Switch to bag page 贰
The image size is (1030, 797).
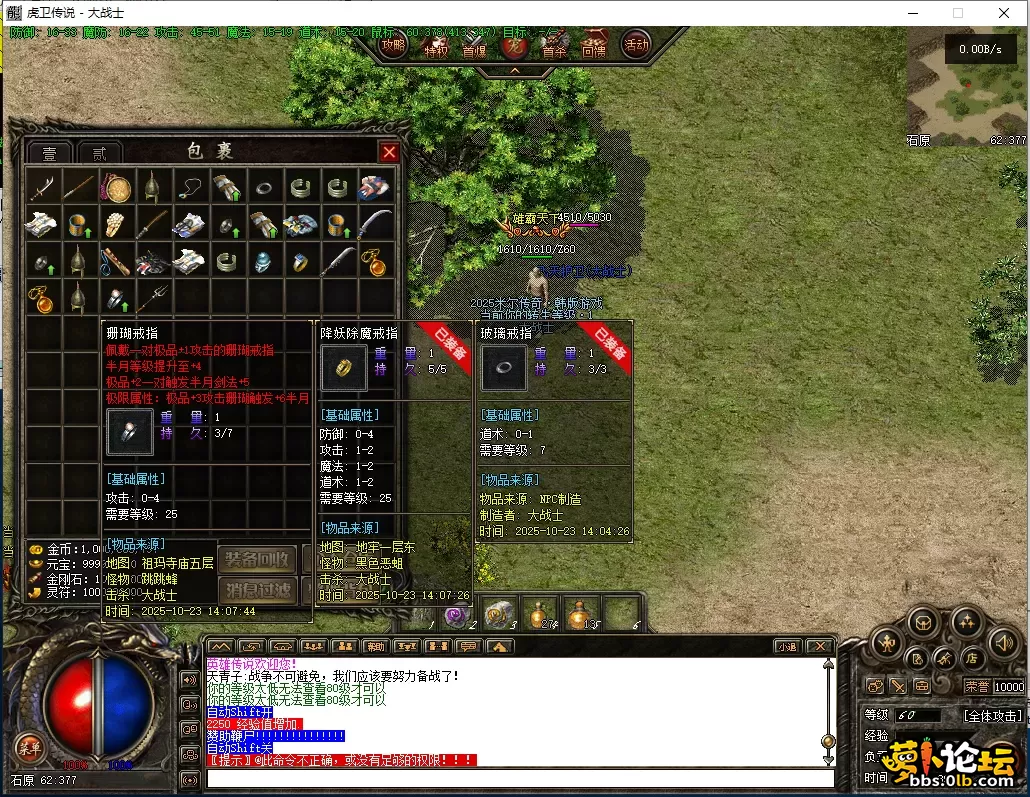[99, 153]
